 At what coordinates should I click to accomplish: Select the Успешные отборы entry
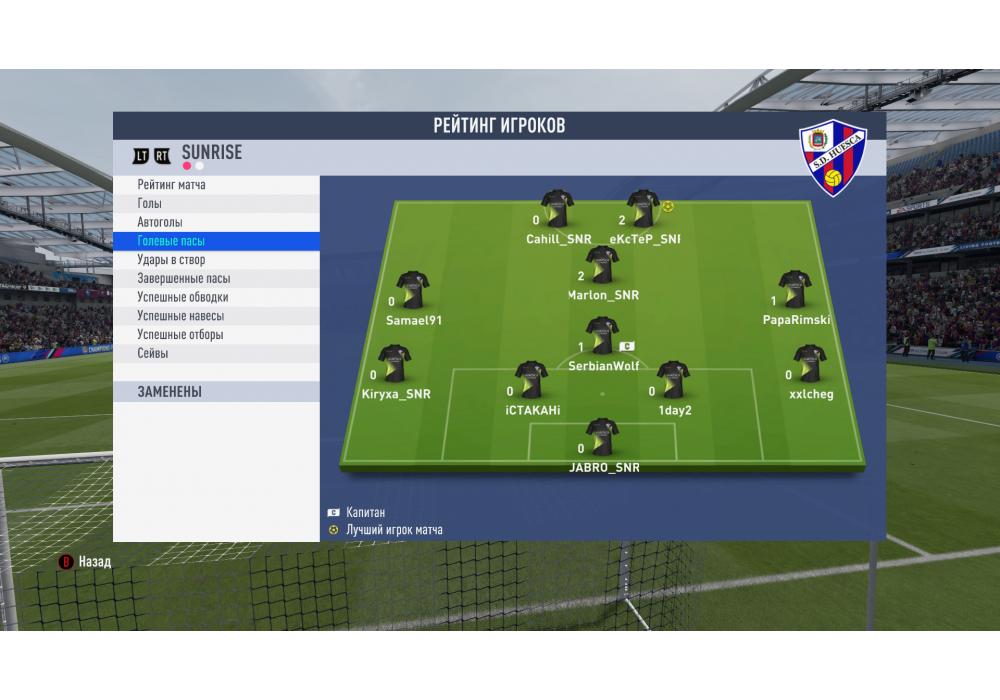pos(180,335)
